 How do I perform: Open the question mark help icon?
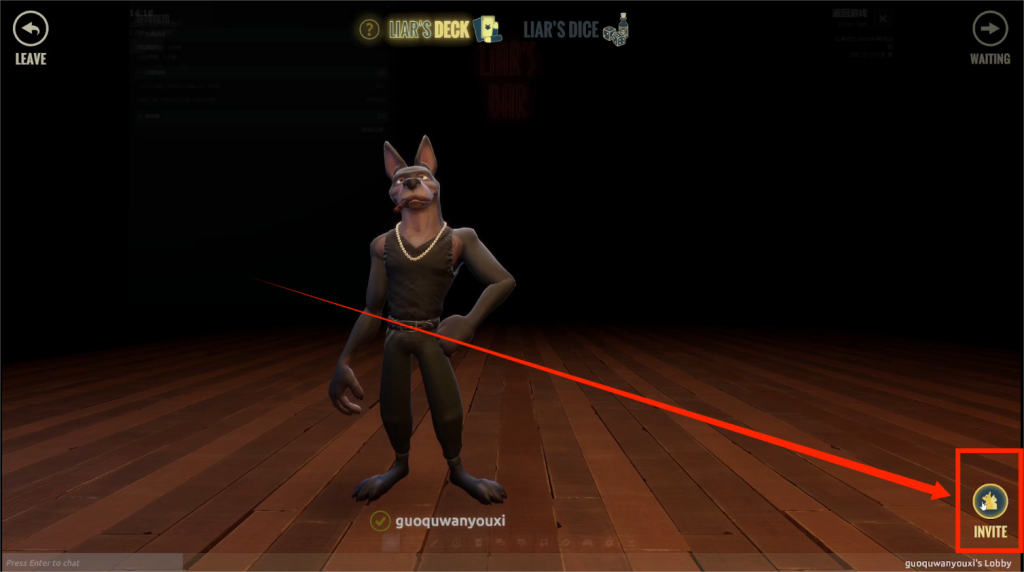369,29
